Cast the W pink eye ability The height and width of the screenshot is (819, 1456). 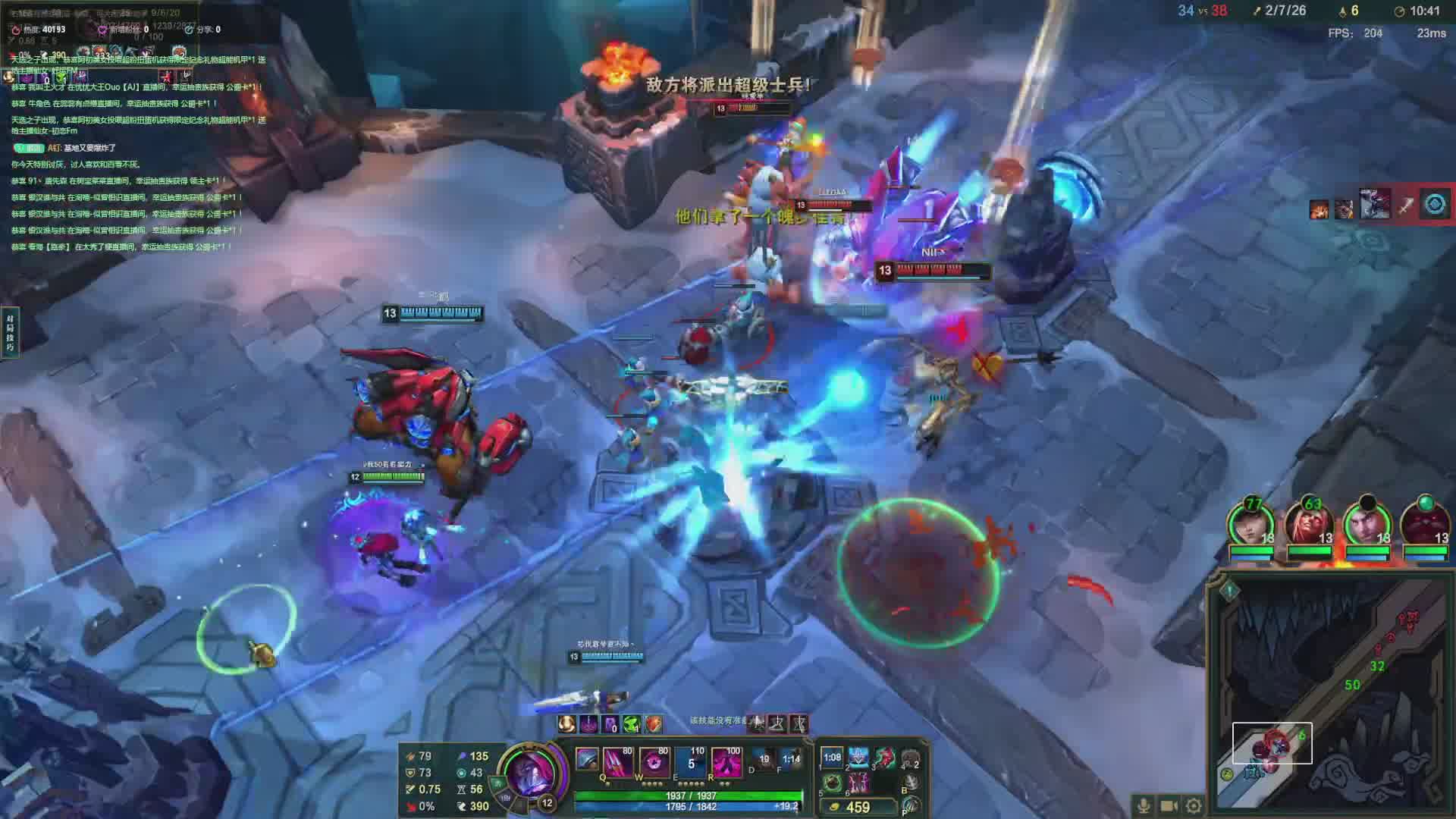coord(654,761)
